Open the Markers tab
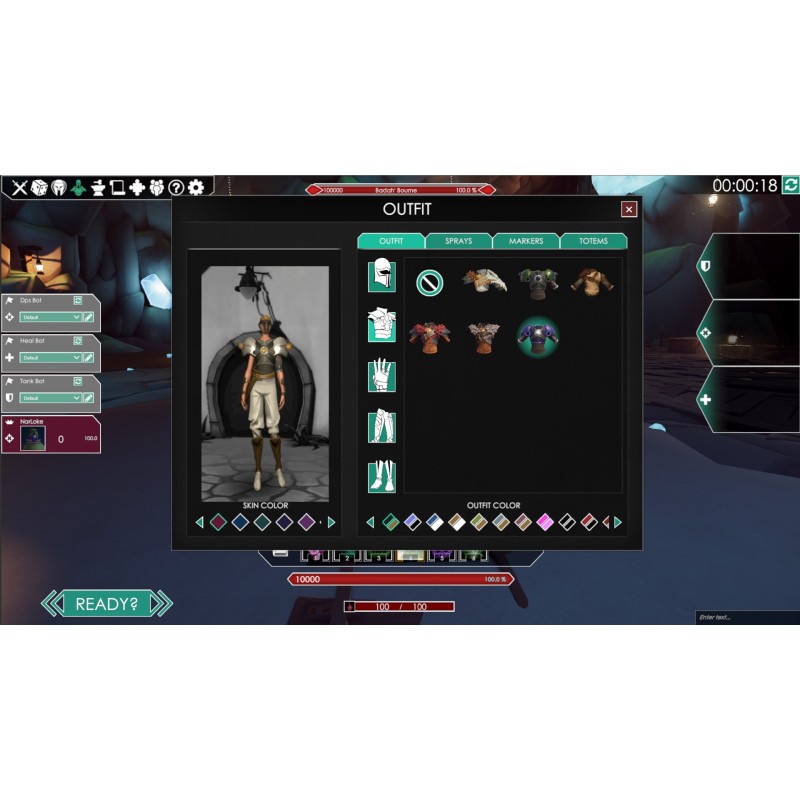This screenshot has height=800, width=800. [x=526, y=241]
